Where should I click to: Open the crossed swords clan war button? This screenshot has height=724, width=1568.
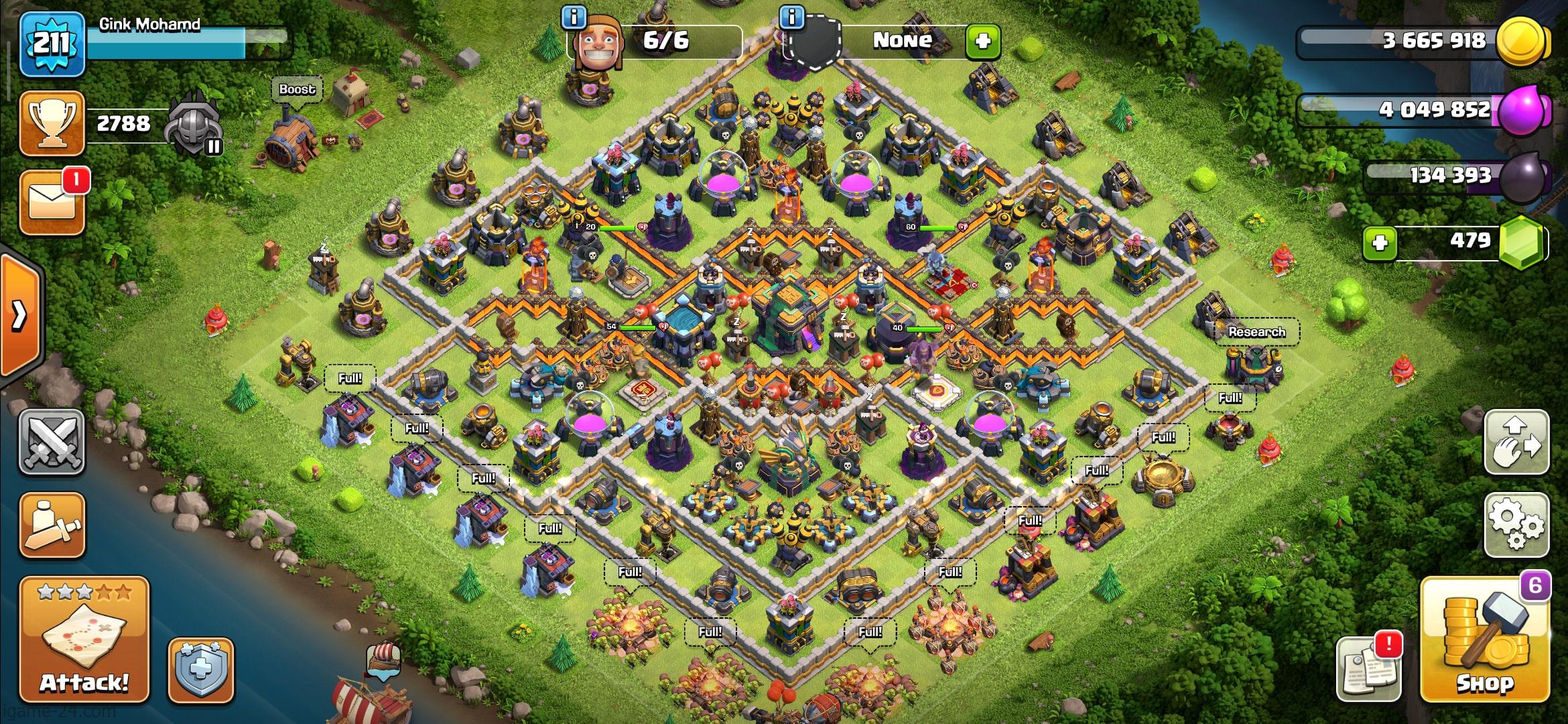click(52, 442)
